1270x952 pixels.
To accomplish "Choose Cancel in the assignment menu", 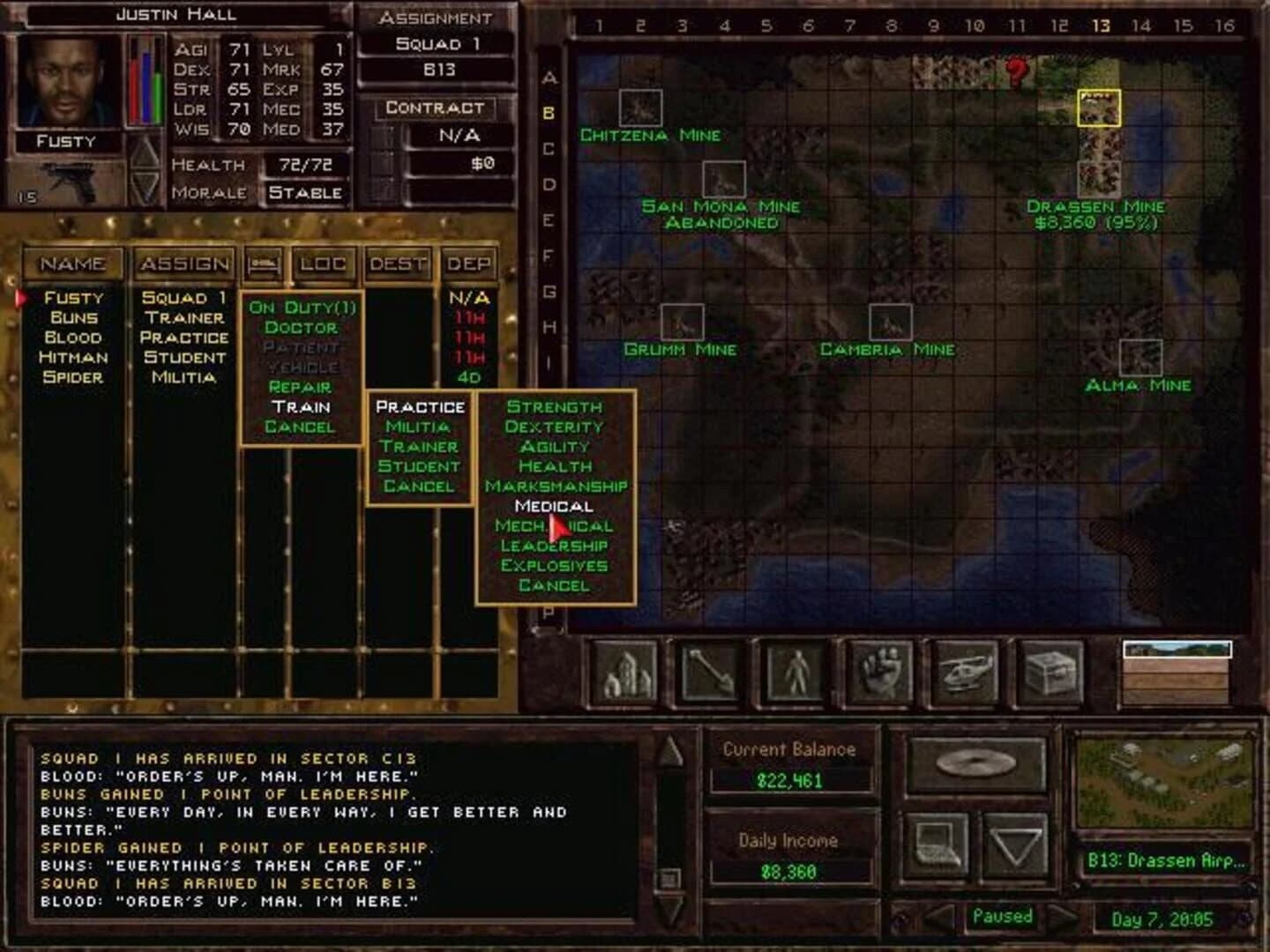I will 300,426.
